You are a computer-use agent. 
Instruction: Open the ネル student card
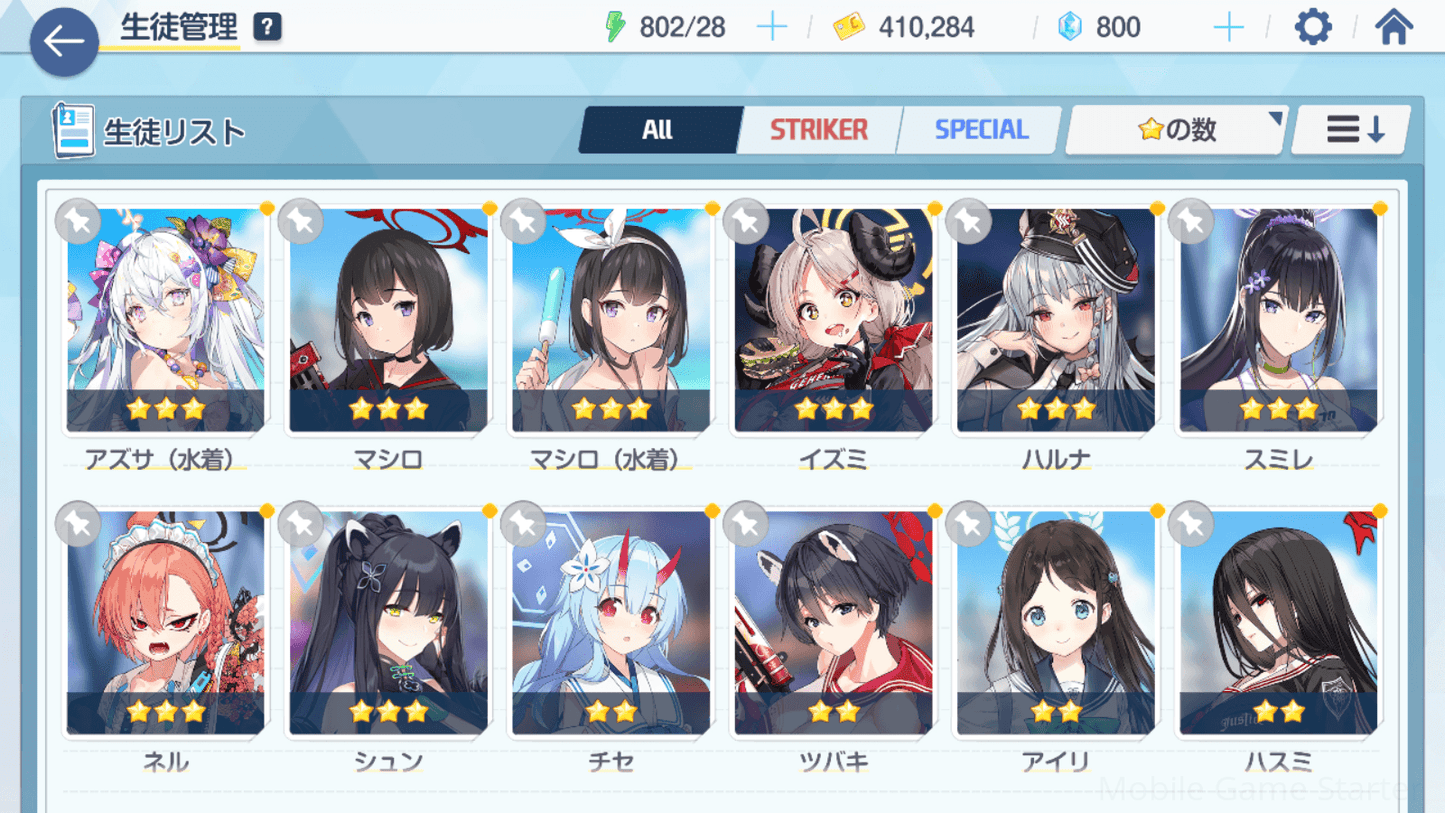coord(166,624)
